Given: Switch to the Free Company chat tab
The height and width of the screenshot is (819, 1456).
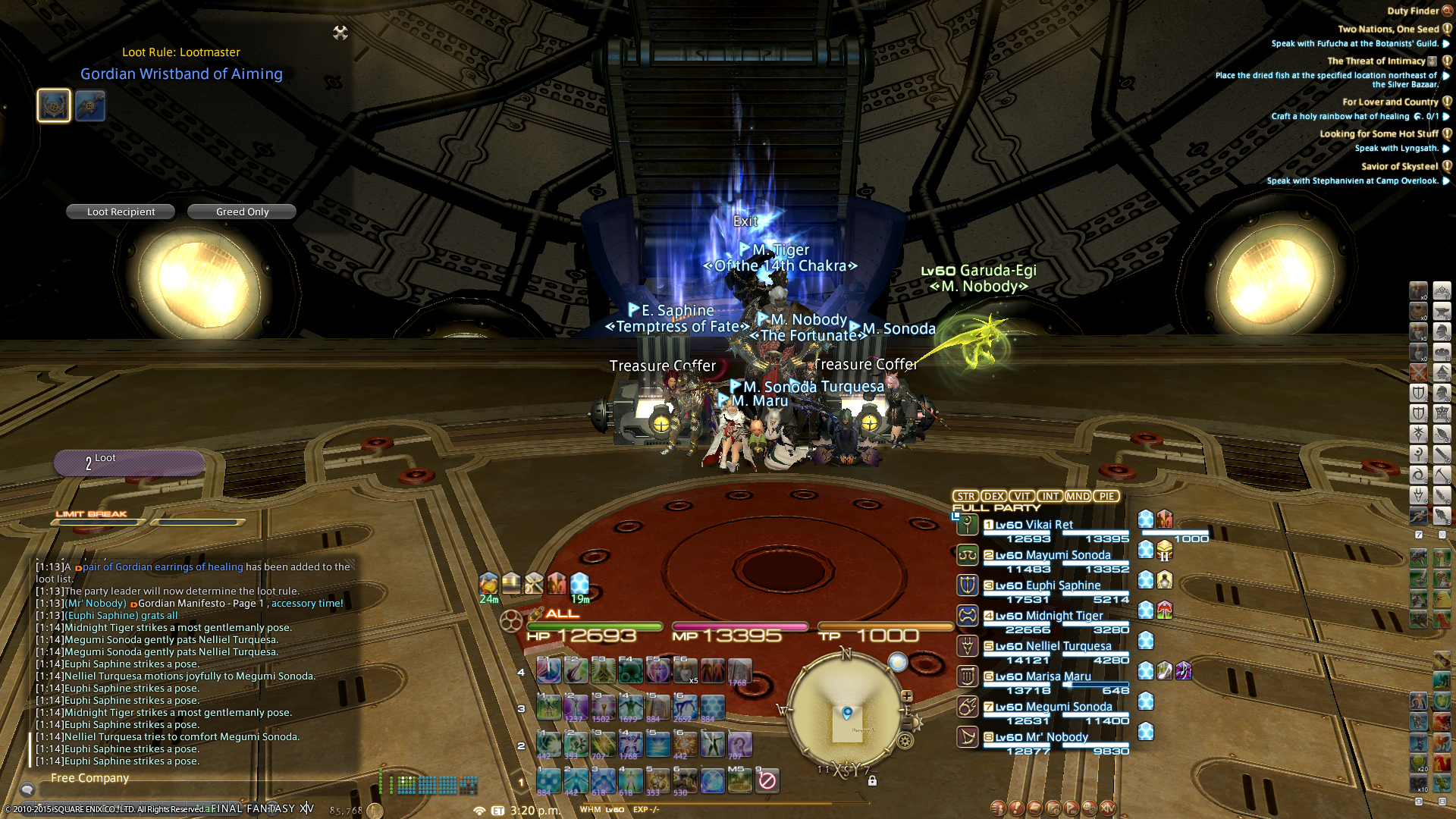Looking at the screenshot, I should [89, 778].
